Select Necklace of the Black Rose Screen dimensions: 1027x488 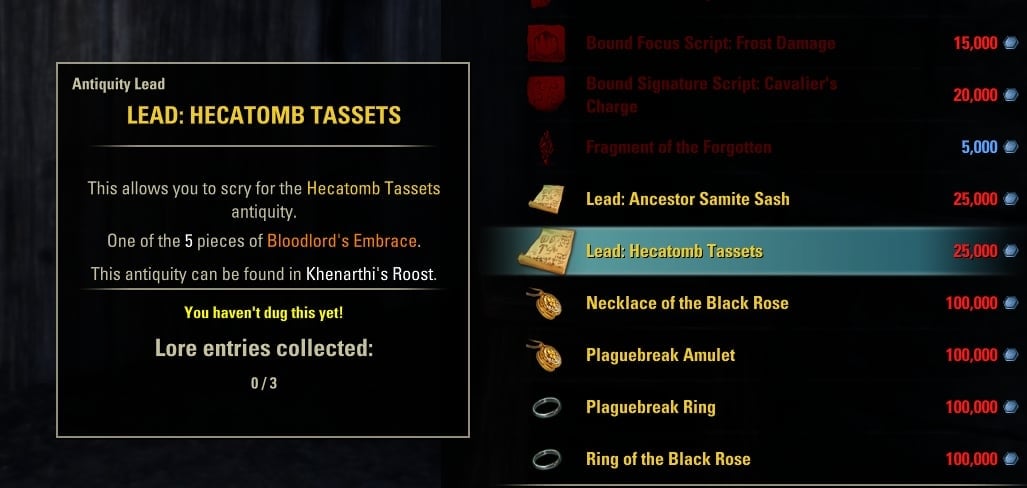[x=687, y=303]
